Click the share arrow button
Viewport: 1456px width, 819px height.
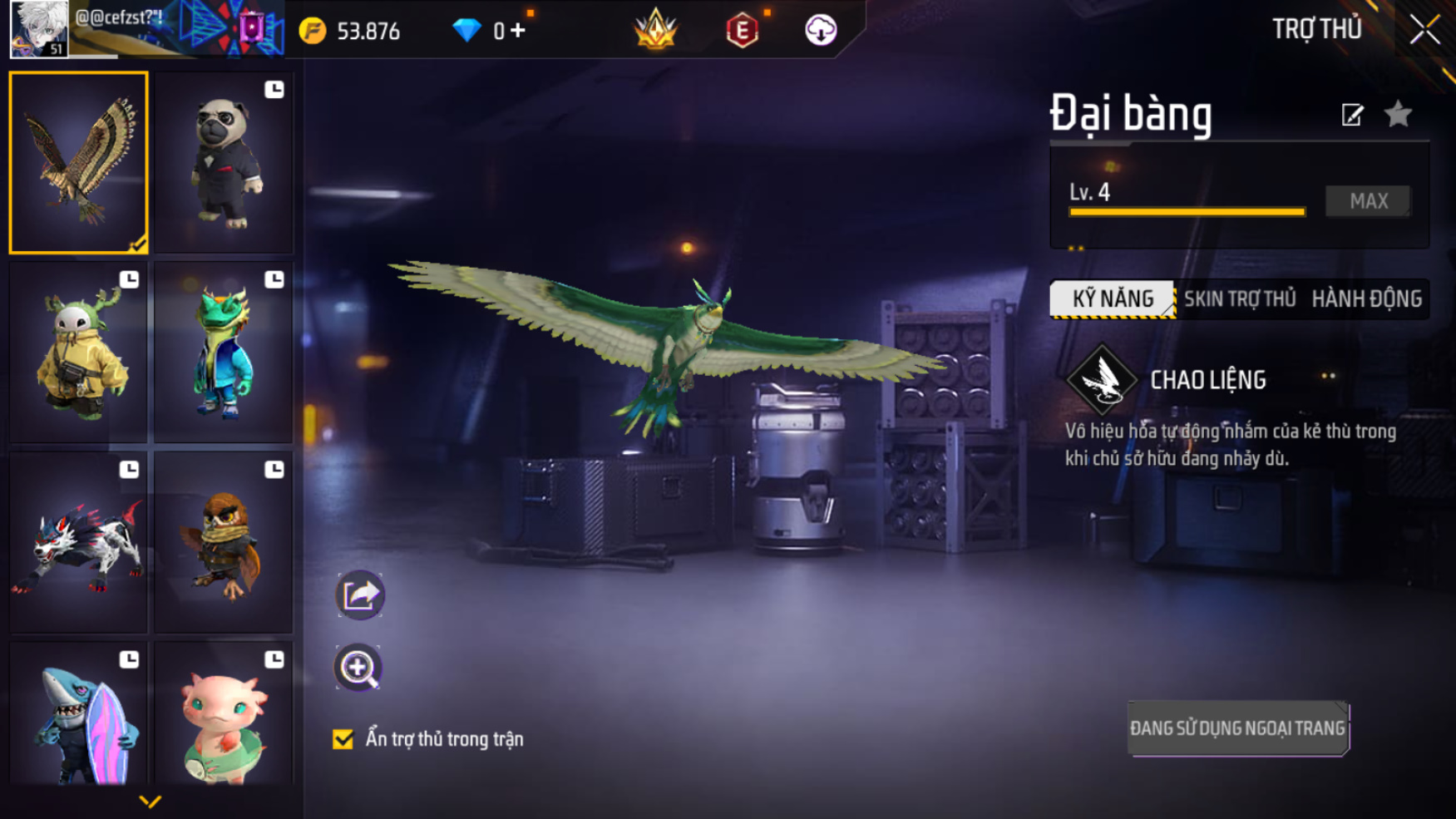(x=359, y=595)
